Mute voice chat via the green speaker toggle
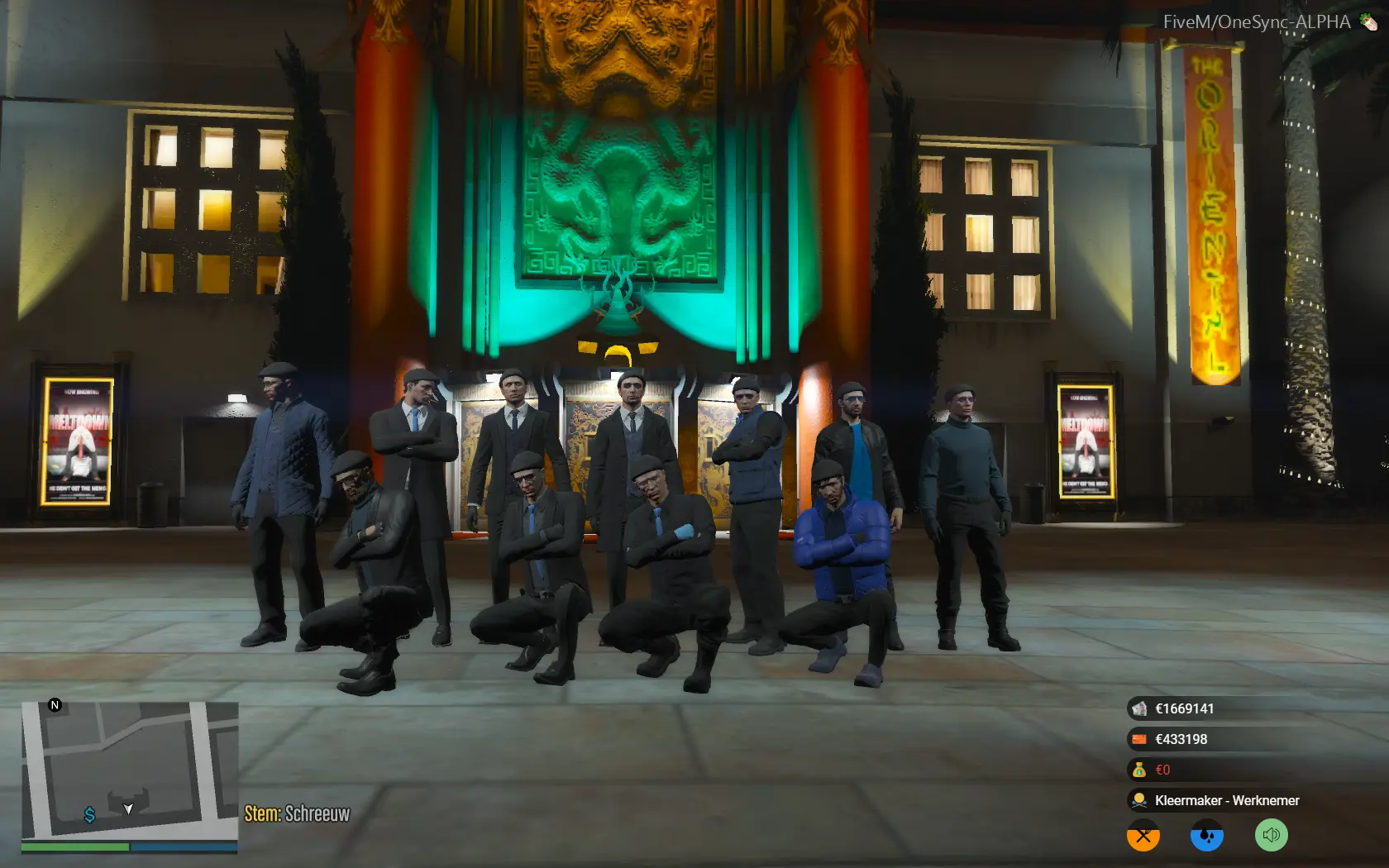This screenshot has height=868, width=1389. point(1271,835)
